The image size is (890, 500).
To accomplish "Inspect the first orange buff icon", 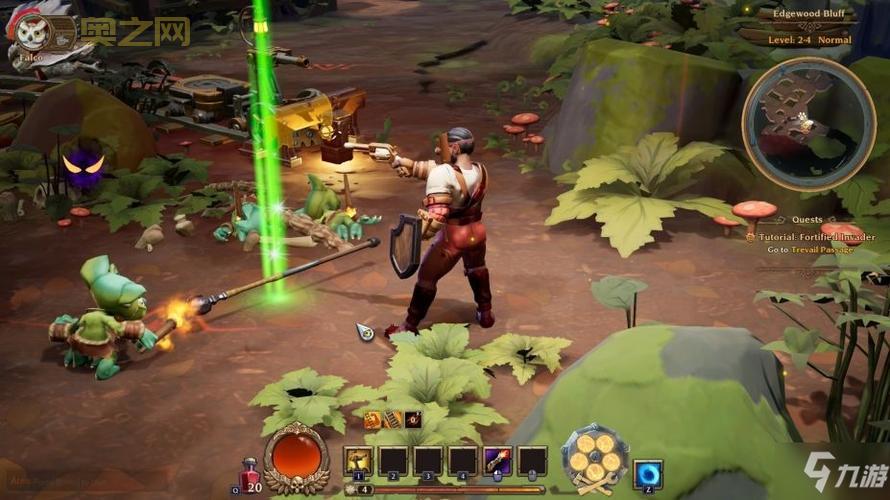I will click(373, 420).
